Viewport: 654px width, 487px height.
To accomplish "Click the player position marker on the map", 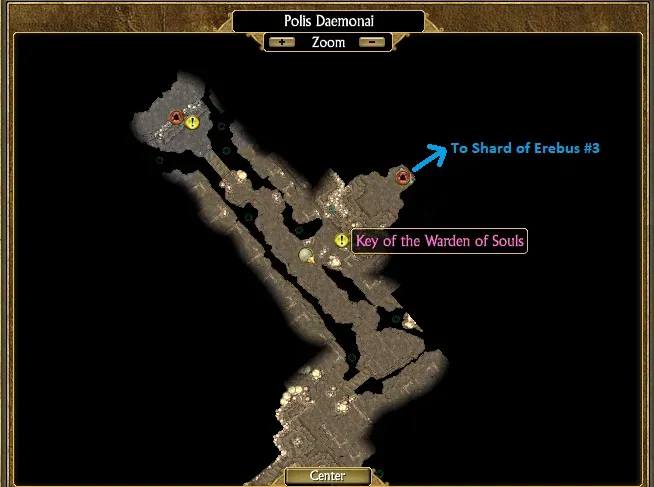I will pyautogui.click(x=307, y=256).
